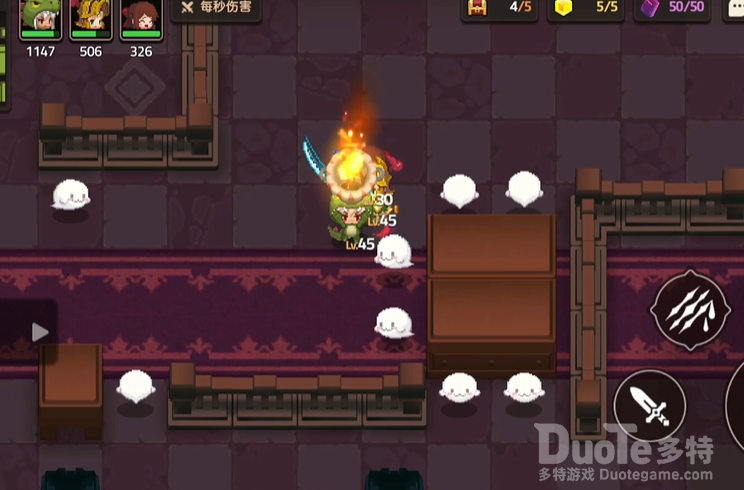Select the red-haired hero portrait
This screenshot has height=490, width=744.
[141, 18]
